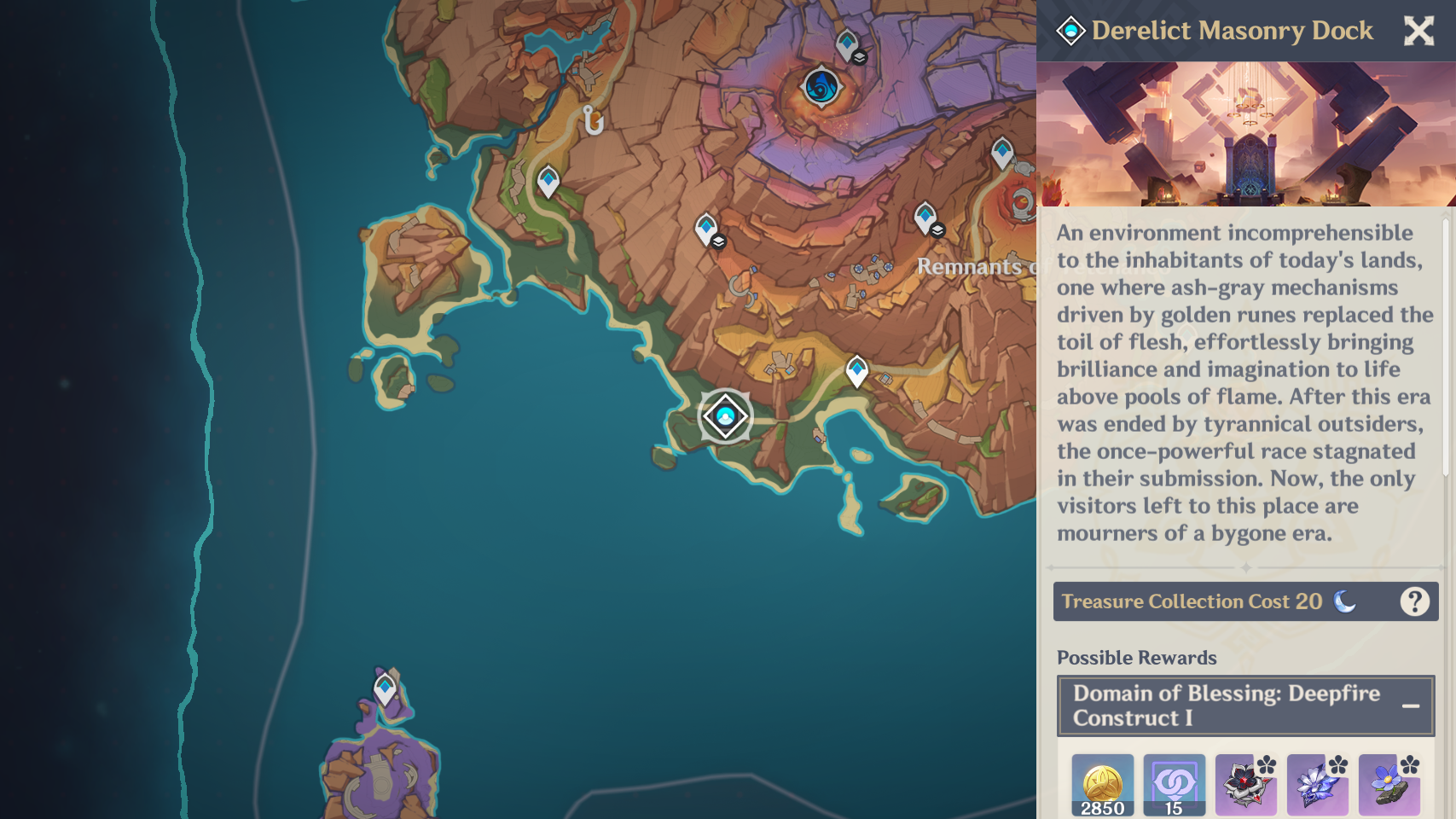This screenshot has width=1456, height=819.
Task: Select the fishing hook spot icon on the map
Action: click(593, 120)
